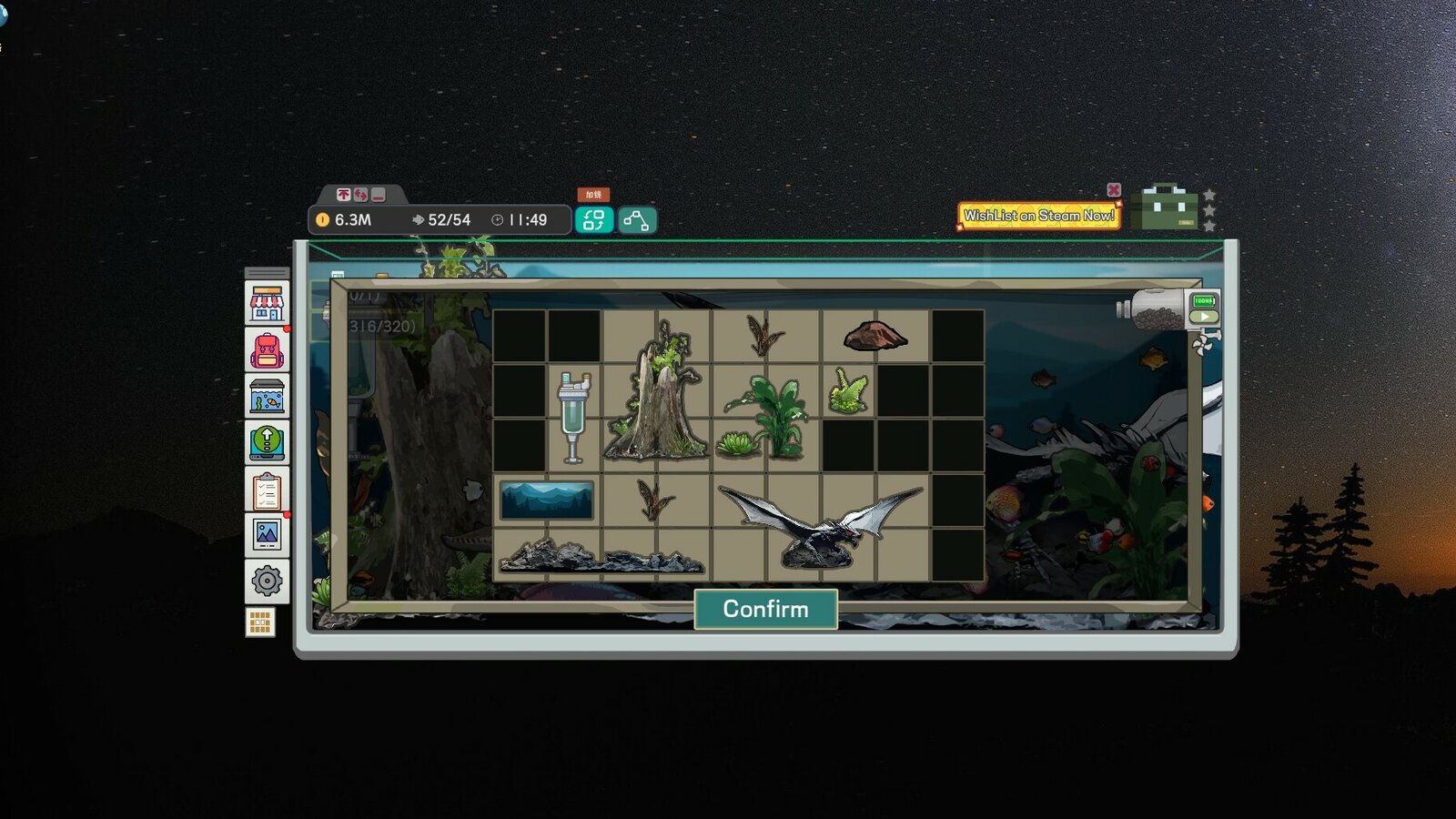Start the fish feeder with its play button
The height and width of the screenshot is (819, 1456).
click(1204, 316)
